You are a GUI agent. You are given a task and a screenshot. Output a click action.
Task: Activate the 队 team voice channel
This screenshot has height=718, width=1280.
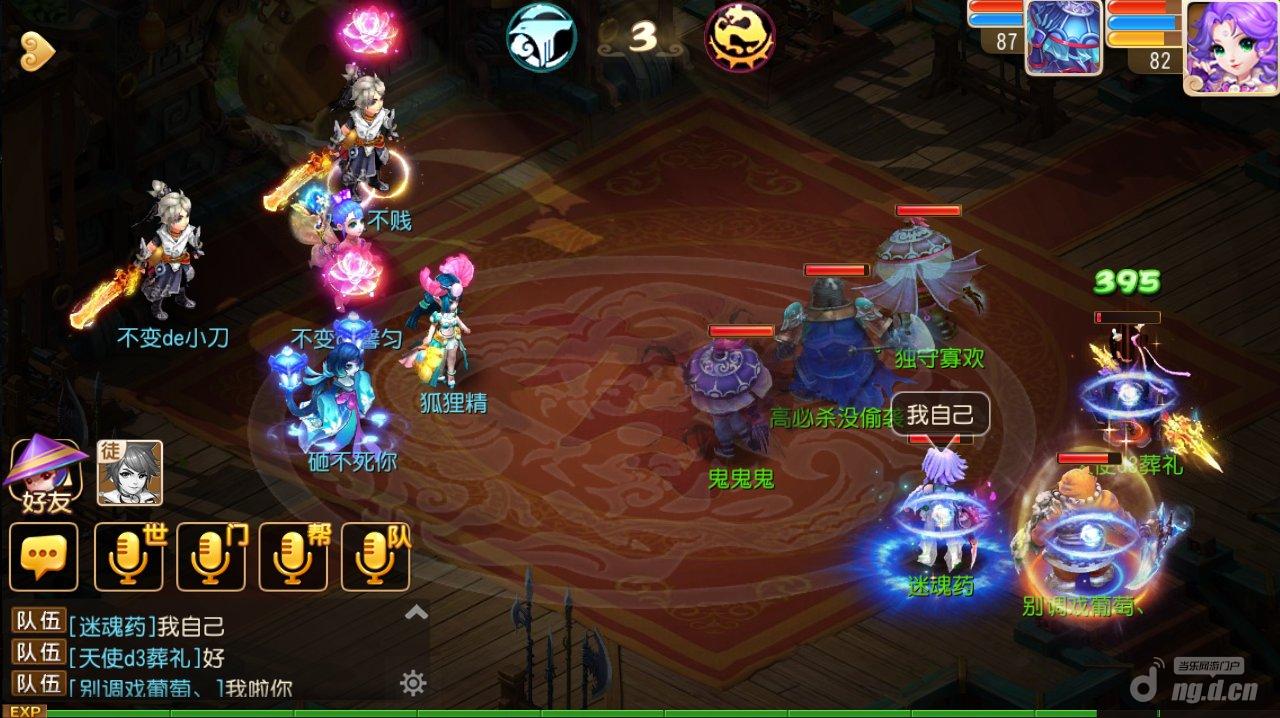375,556
